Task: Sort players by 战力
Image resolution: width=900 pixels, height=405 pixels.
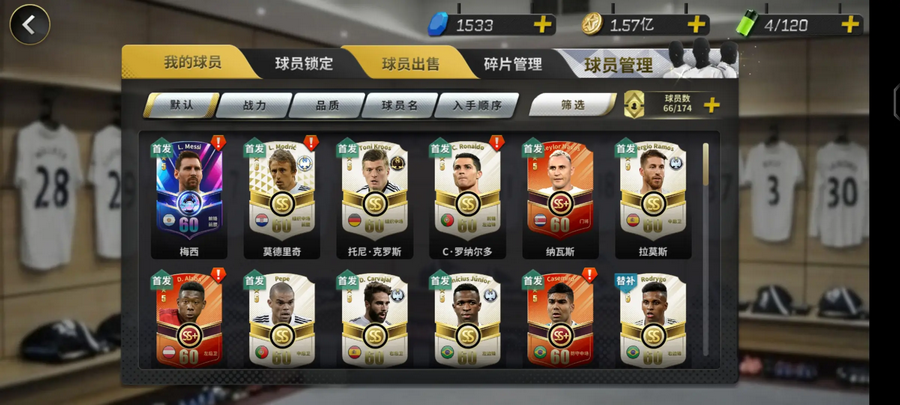Action: pos(254,104)
